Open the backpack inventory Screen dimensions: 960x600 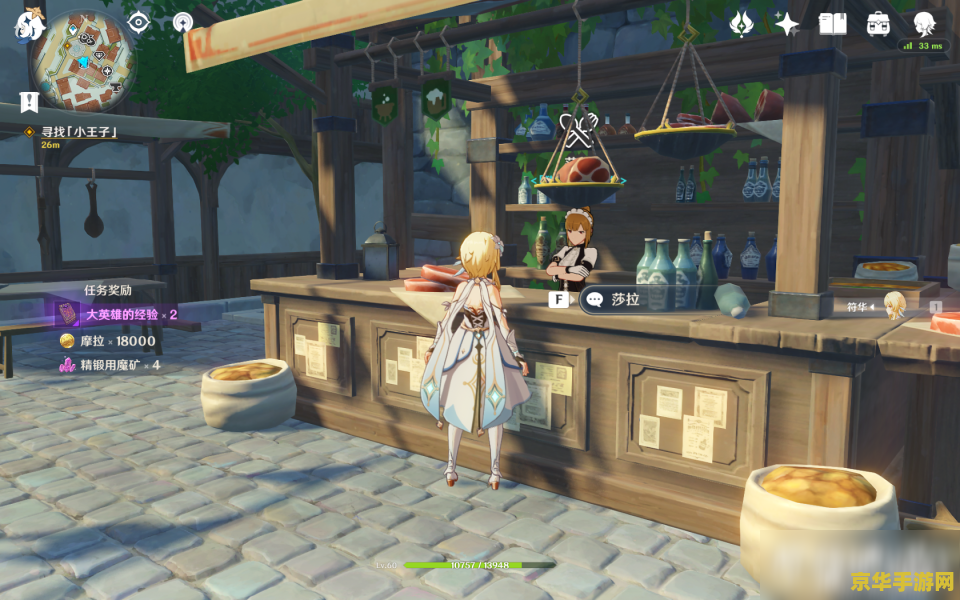click(878, 24)
